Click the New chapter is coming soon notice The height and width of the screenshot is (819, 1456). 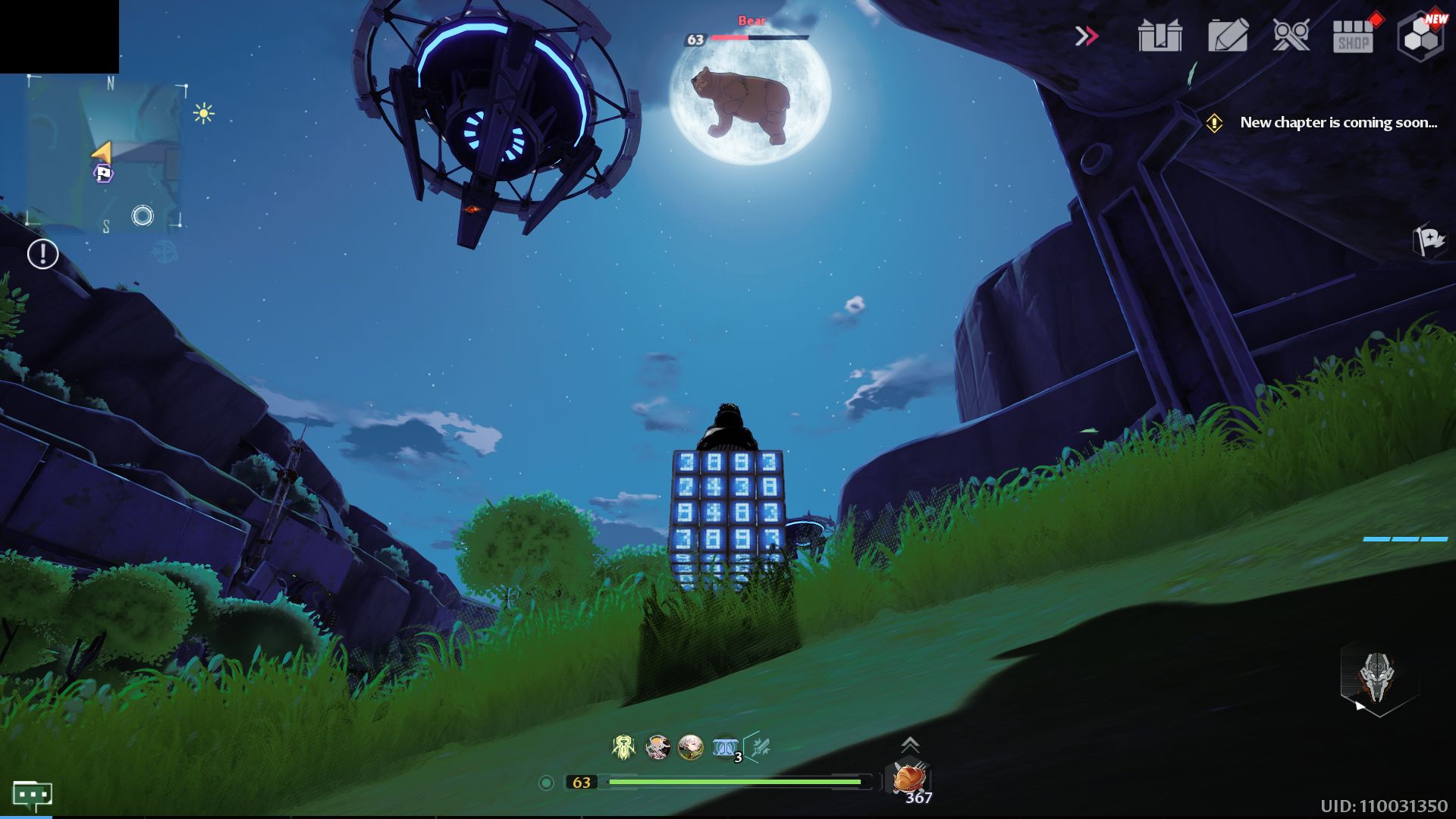1337,123
